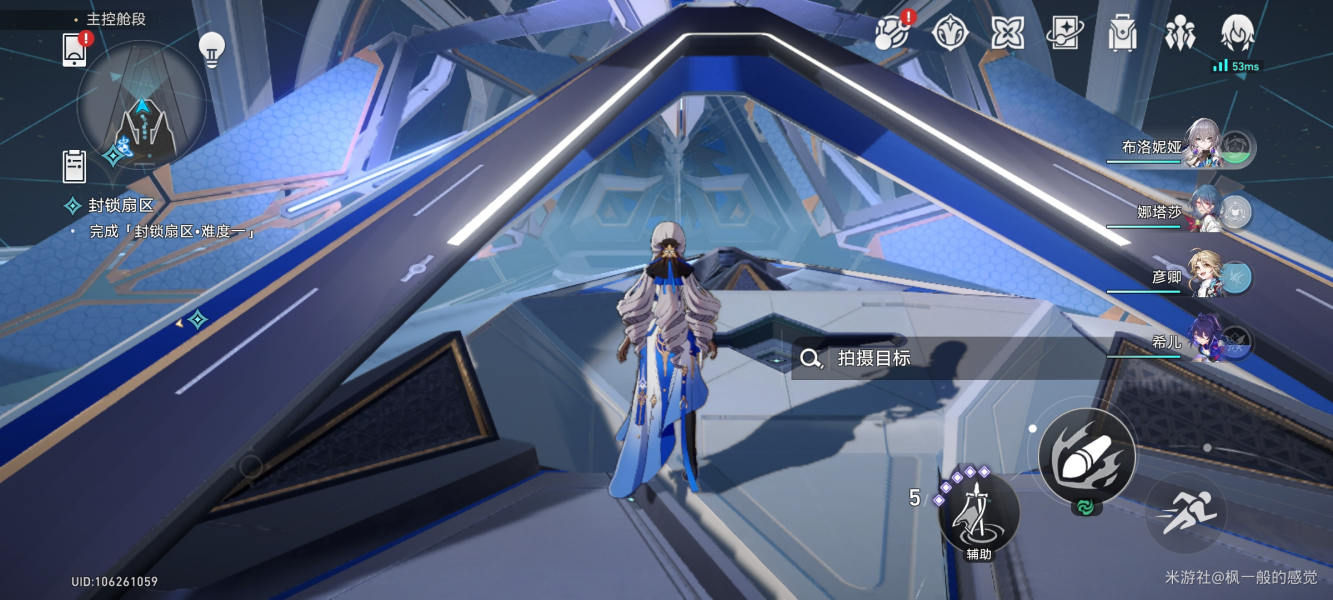
Task: Open the event icon with red alert
Action: point(892,33)
